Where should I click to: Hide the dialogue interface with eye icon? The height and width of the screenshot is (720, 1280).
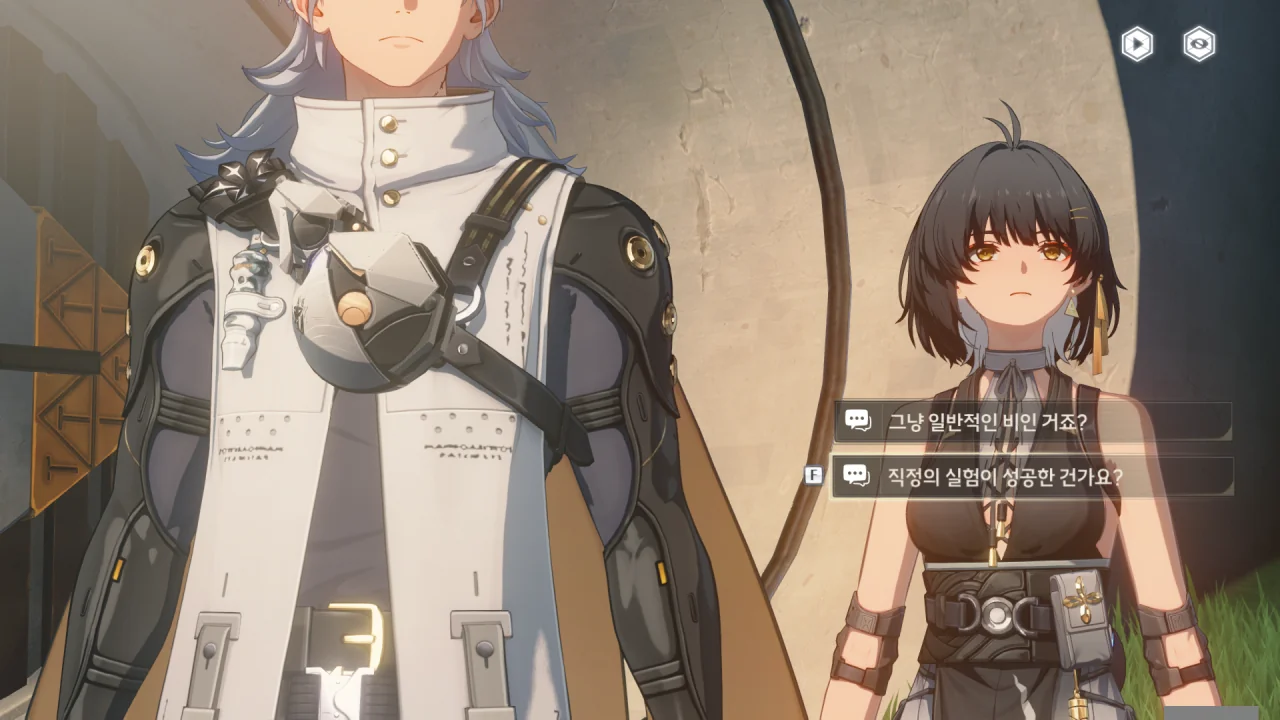pos(1199,44)
